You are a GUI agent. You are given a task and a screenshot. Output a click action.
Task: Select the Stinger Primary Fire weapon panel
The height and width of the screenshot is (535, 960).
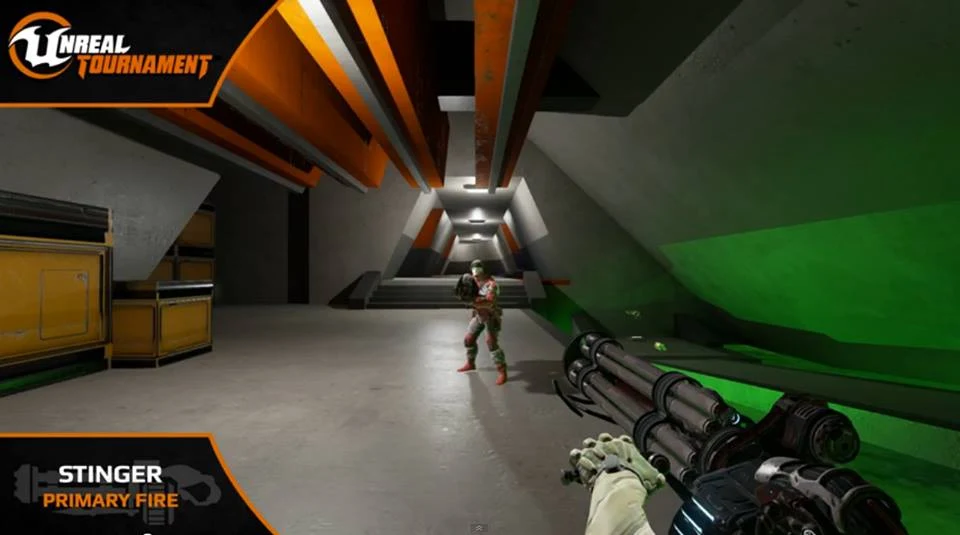pyautogui.click(x=110, y=485)
